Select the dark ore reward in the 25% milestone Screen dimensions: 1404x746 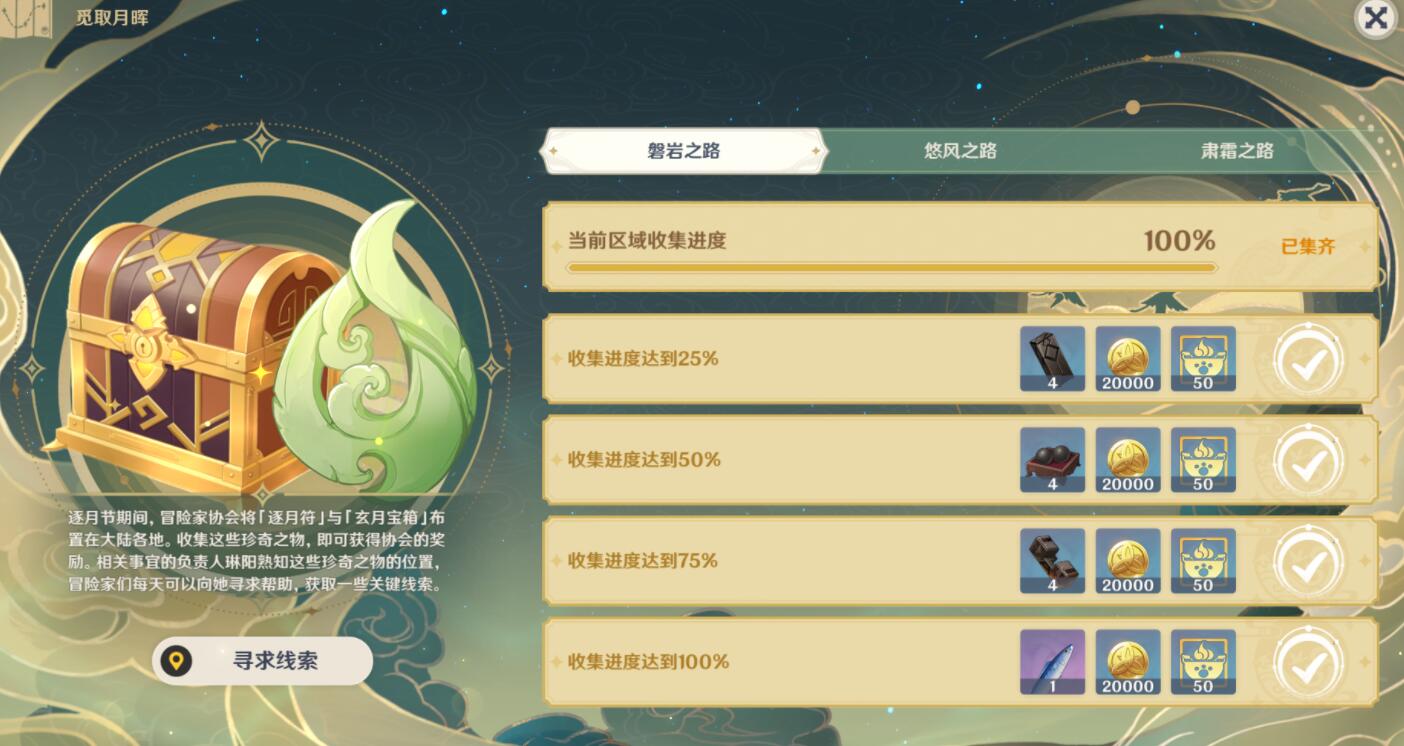click(x=1052, y=359)
